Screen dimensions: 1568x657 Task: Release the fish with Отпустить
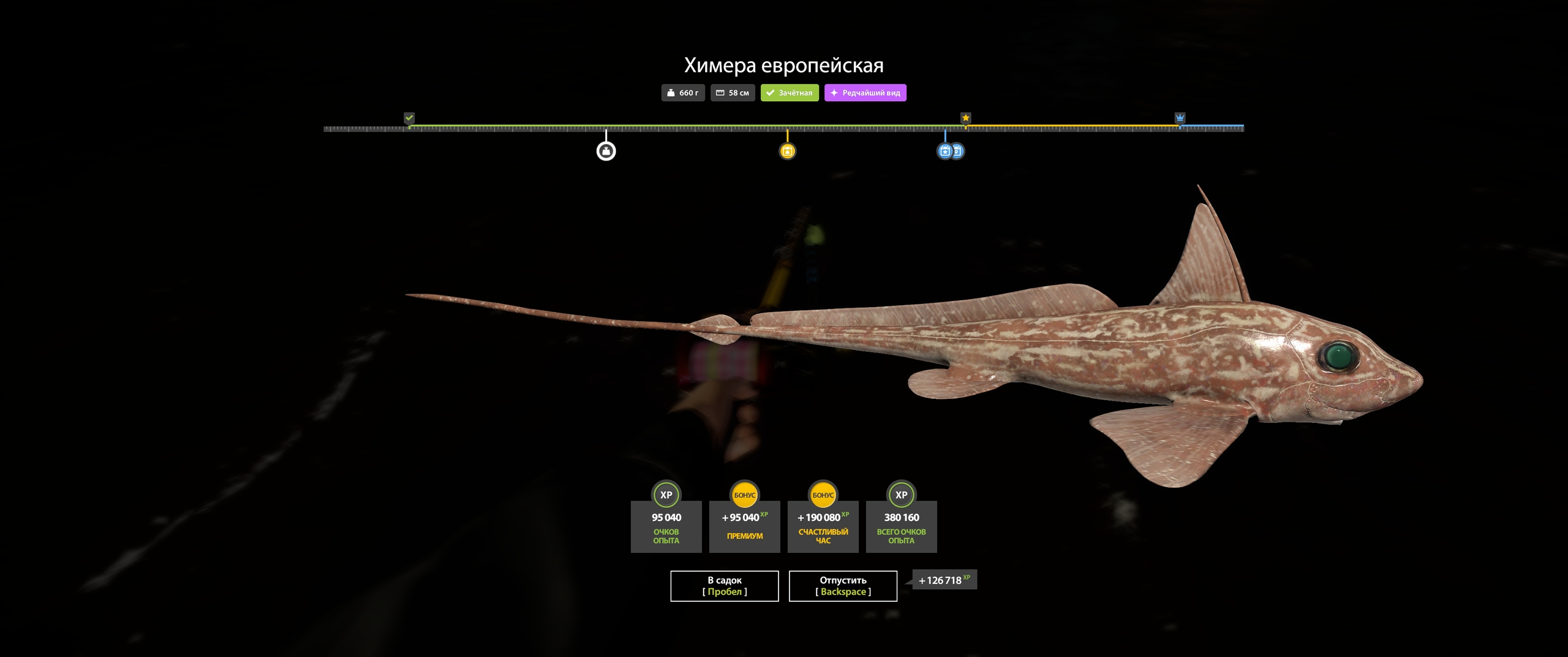click(843, 586)
